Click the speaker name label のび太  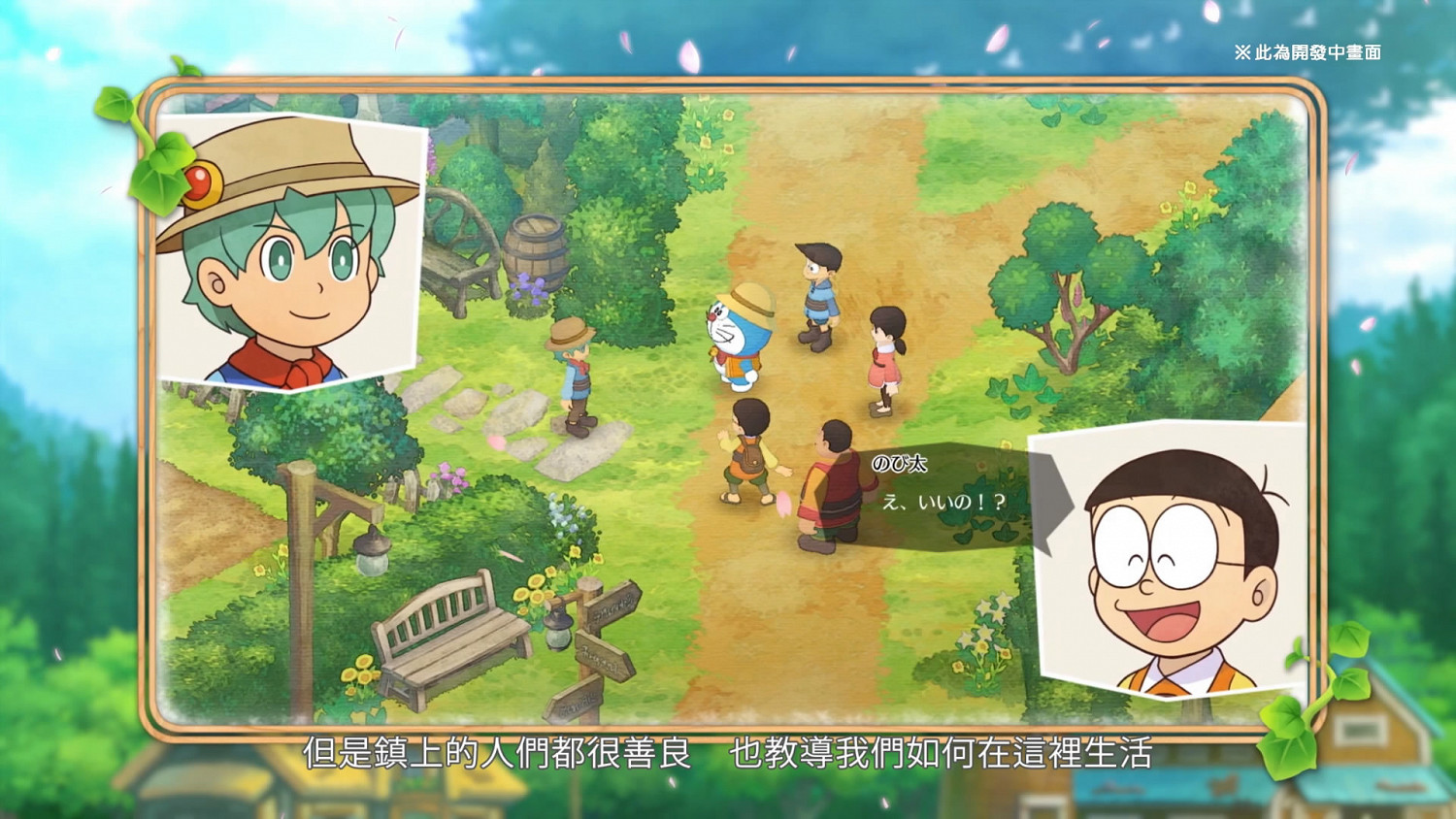point(903,465)
